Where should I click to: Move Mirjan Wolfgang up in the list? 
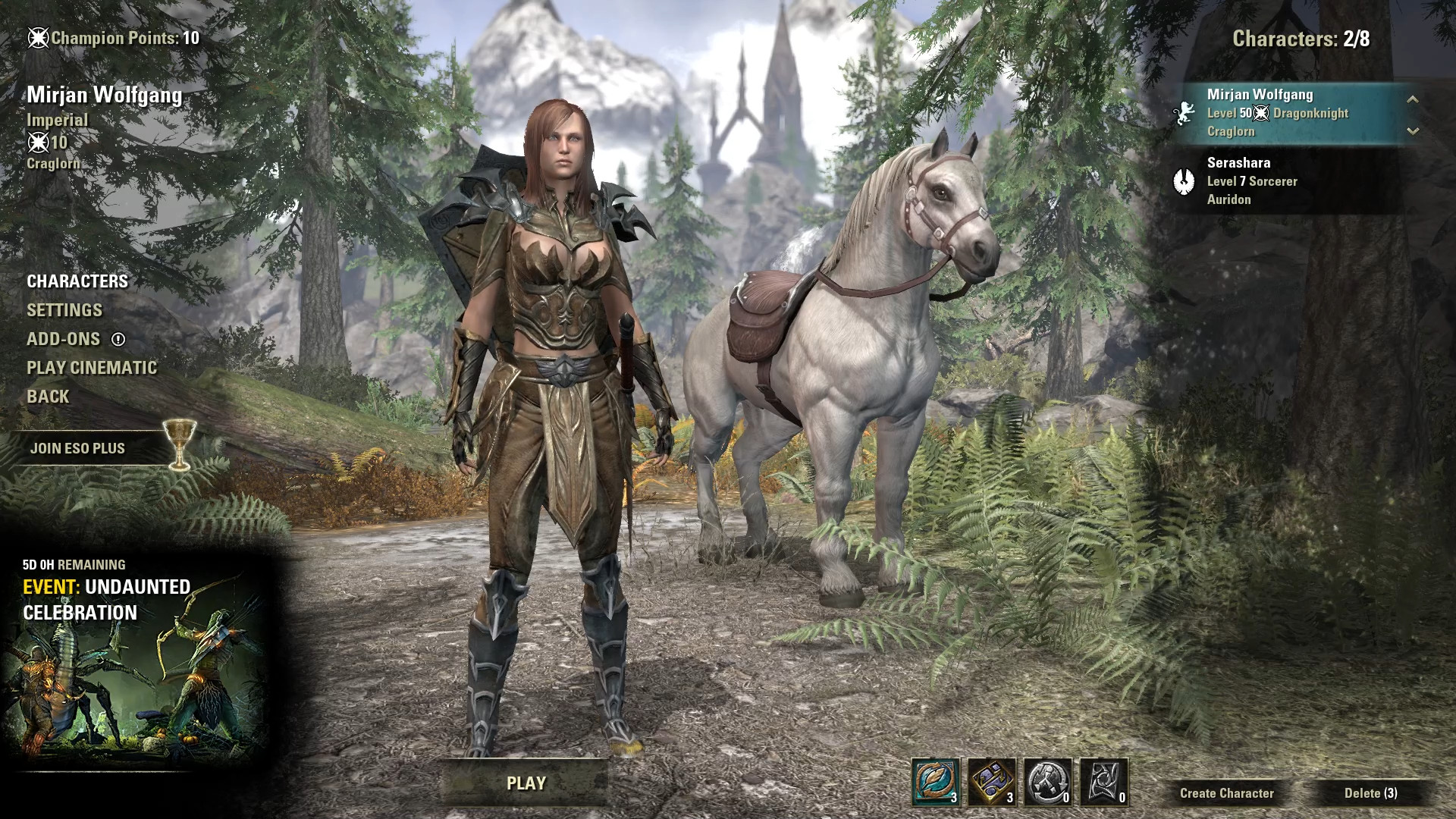coord(1412,99)
